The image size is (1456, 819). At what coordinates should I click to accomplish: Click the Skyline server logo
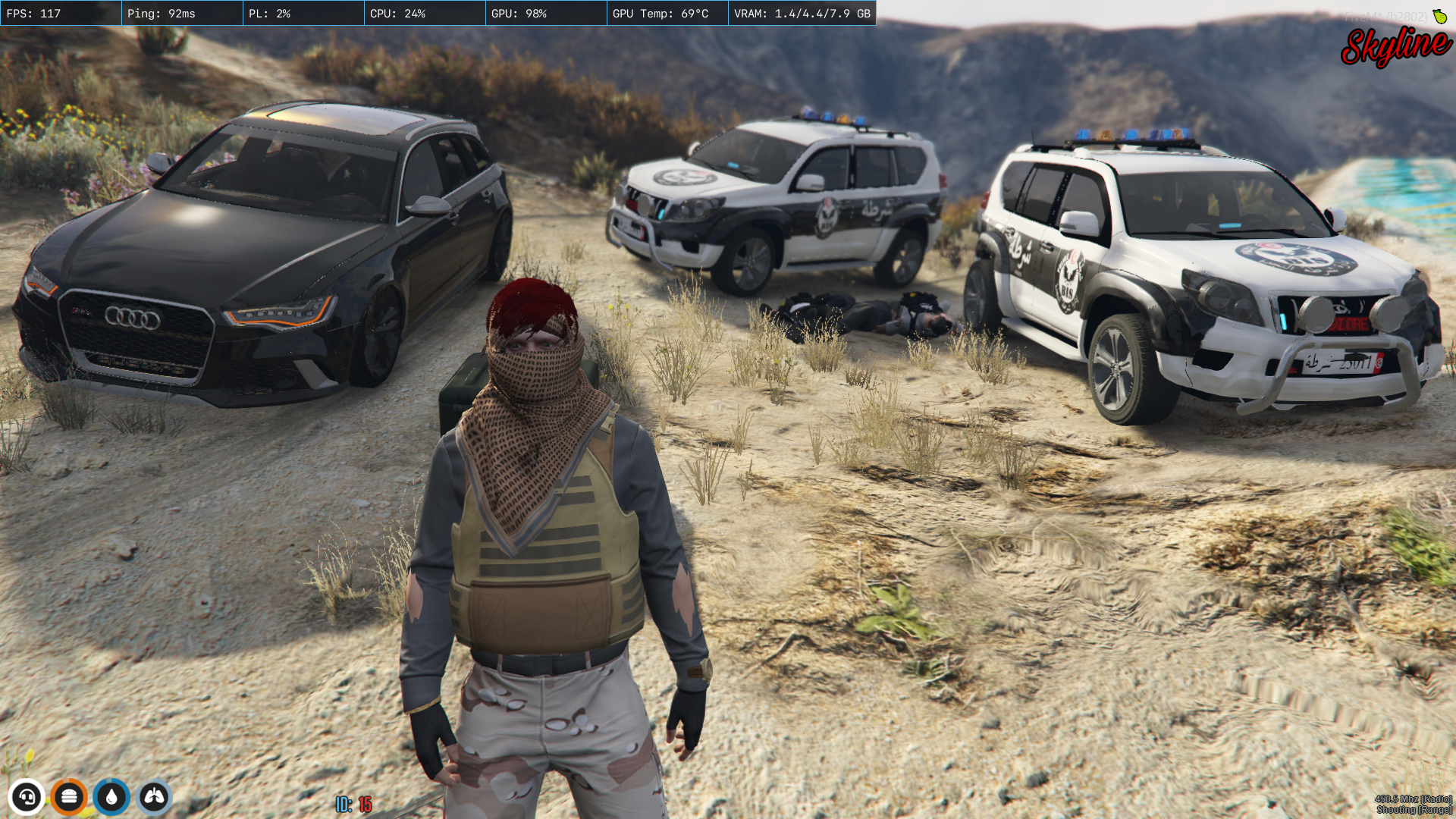click(x=1395, y=45)
